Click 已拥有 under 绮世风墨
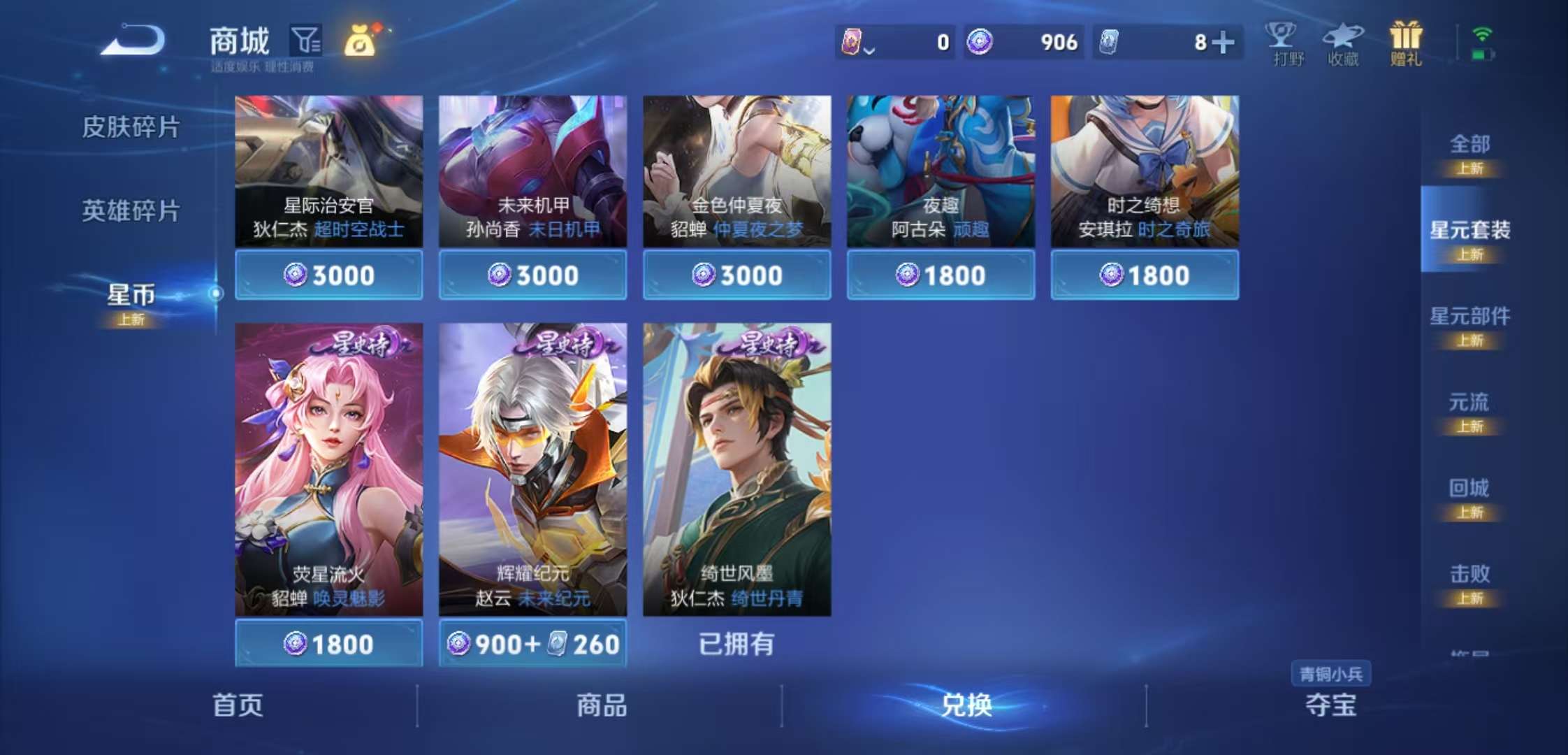This screenshot has width=1568, height=755. click(736, 644)
